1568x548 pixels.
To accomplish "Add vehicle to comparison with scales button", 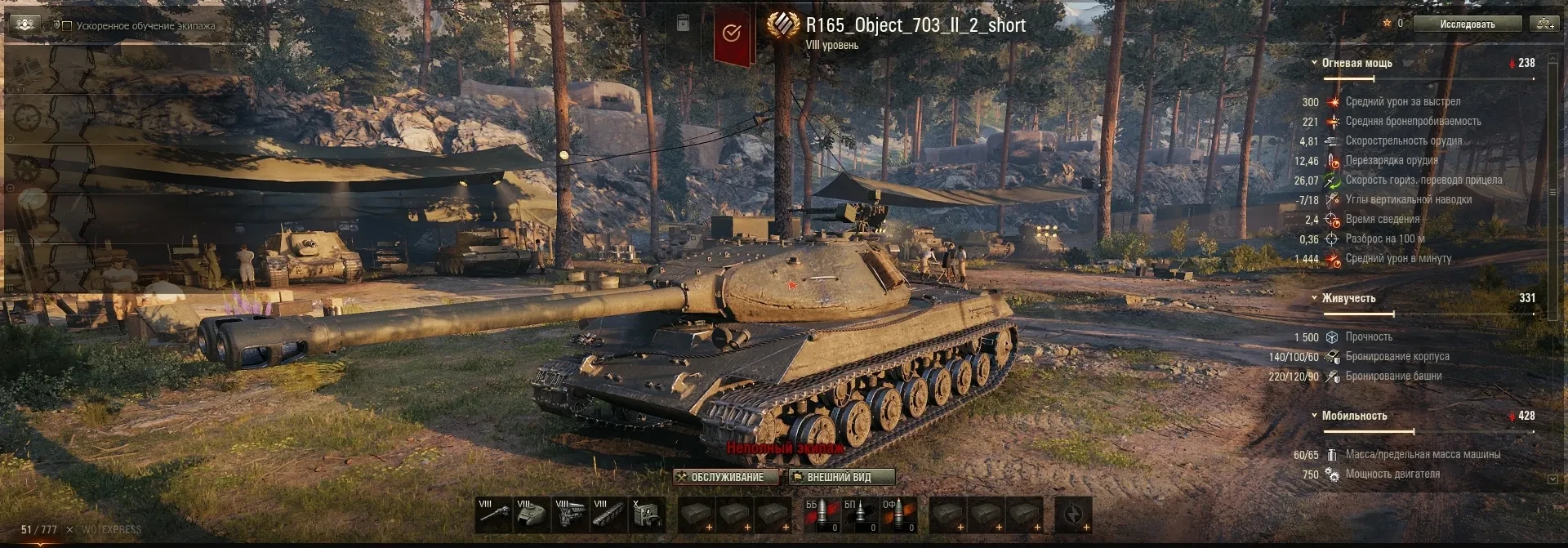I will (x=1544, y=25).
